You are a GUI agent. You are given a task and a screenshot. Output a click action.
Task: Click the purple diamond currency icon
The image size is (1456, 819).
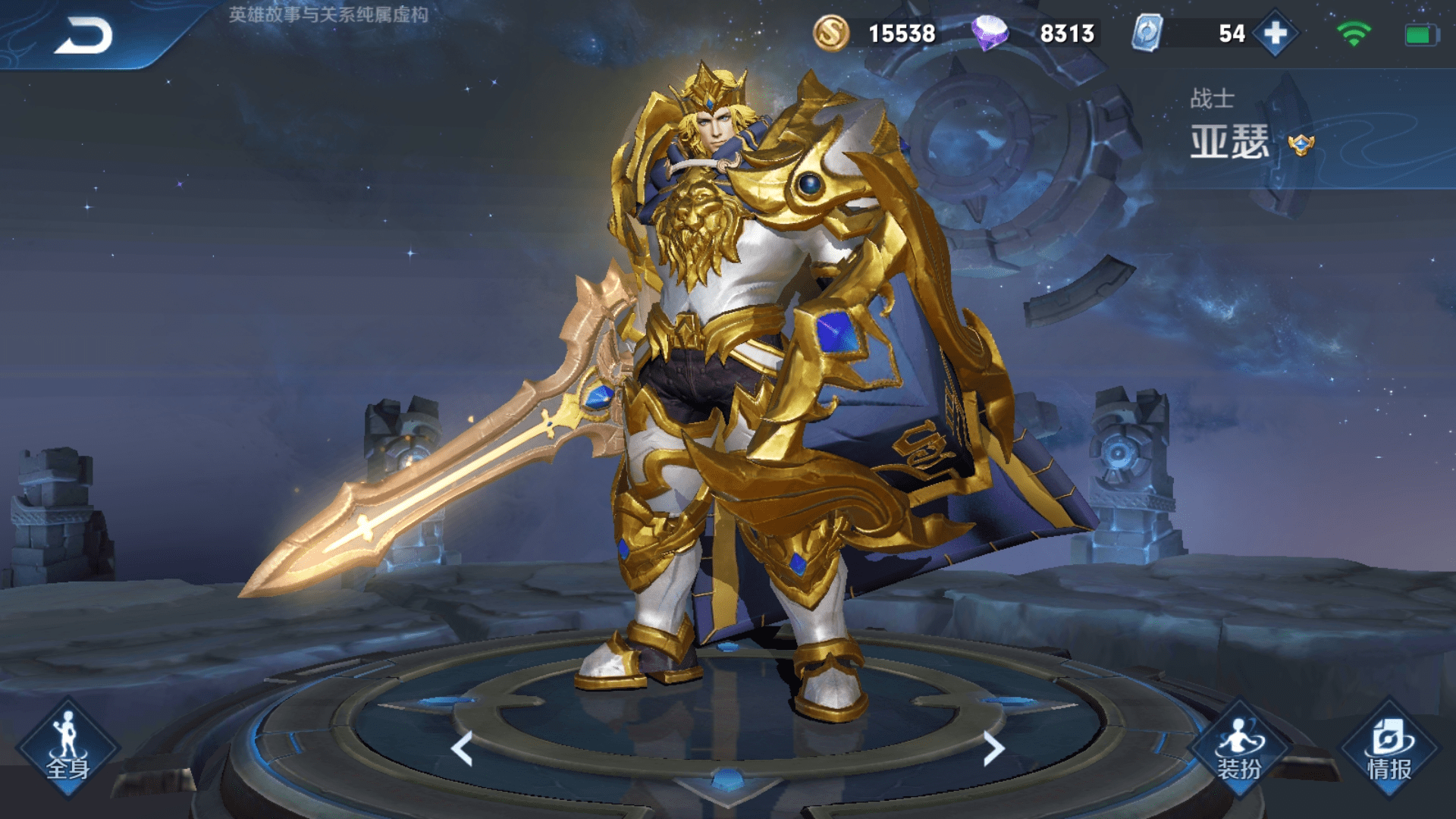pos(990,33)
